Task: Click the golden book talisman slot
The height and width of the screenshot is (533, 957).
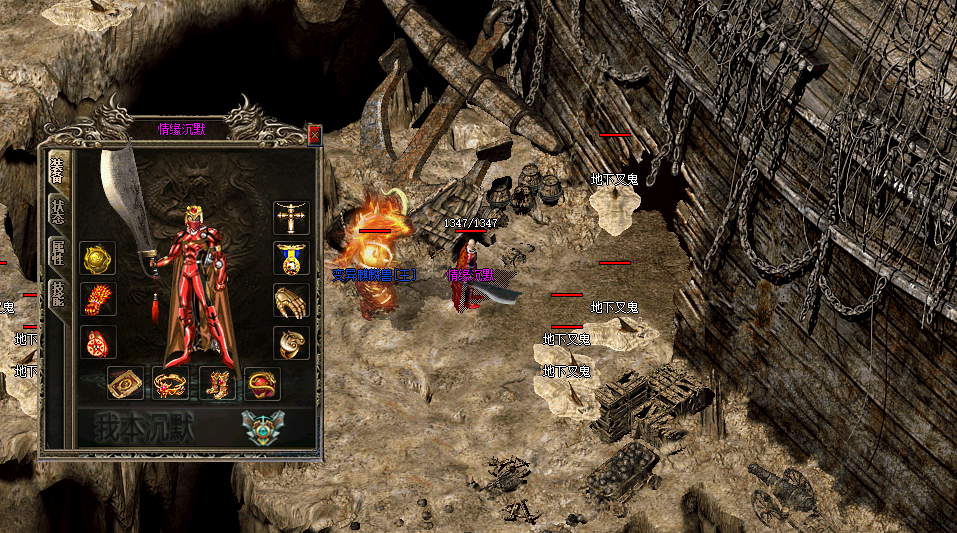Action: coord(125,383)
